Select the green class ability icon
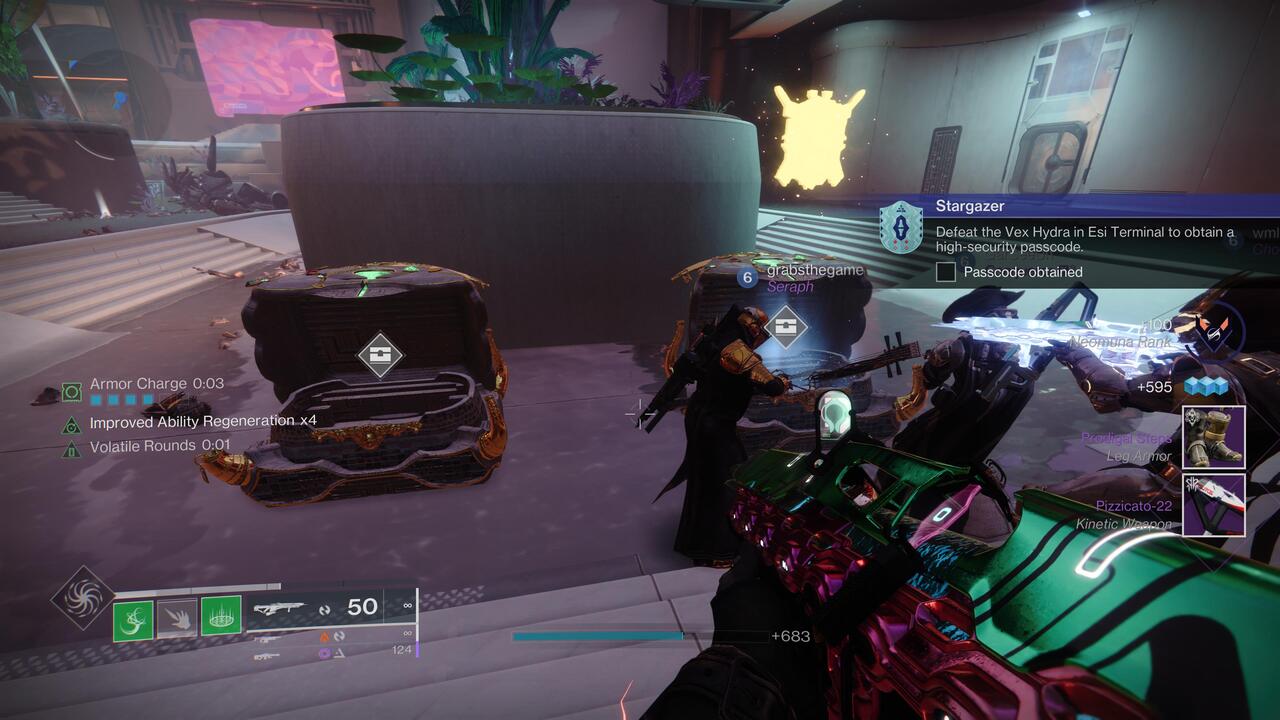The height and width of the screenshot is (720, 1280). pos(221,614)
